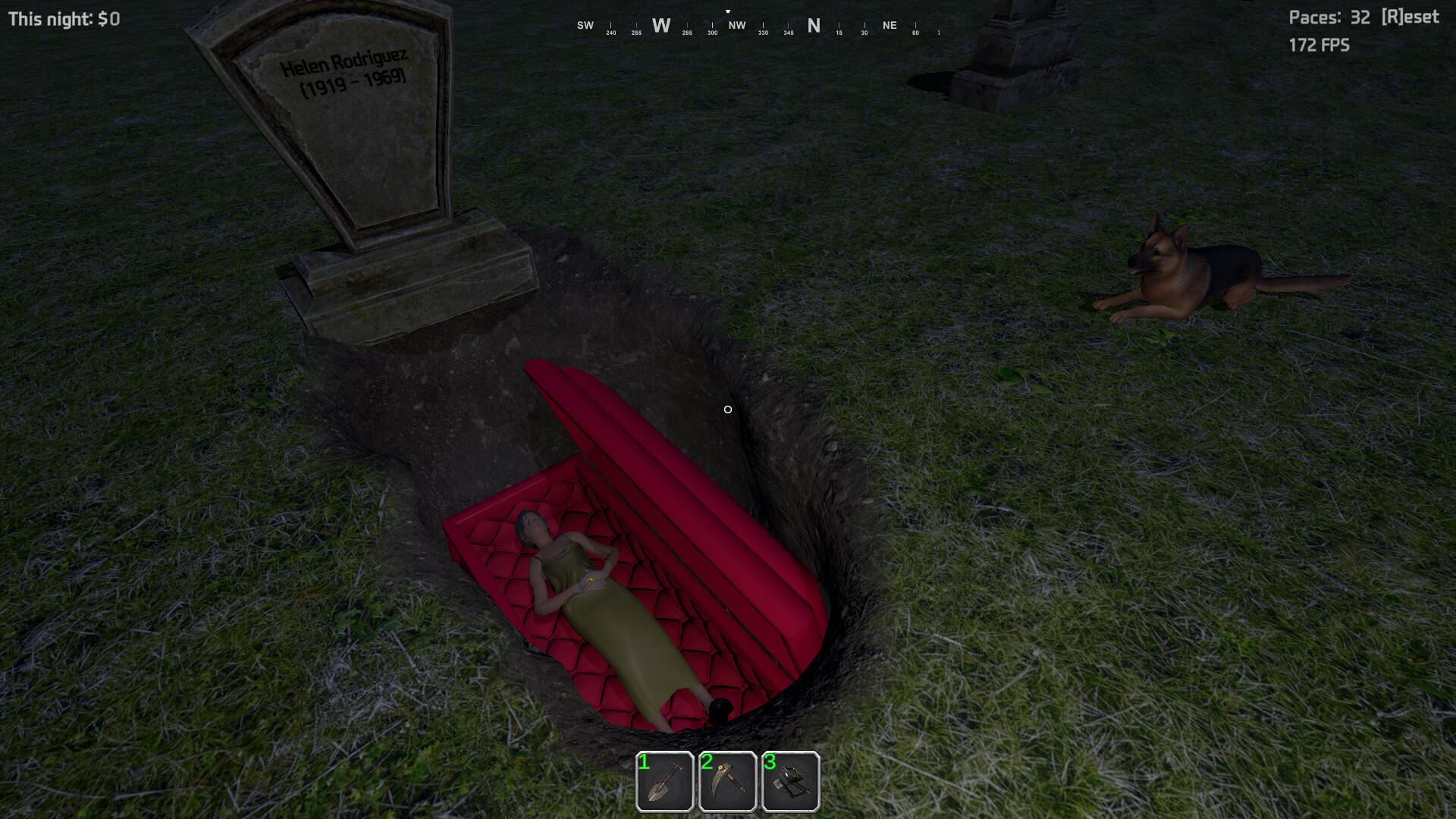Click the green number 3 on the kit slot
This screenshot has width=1456, height=819.
pyautogui.click(x=770, y=764)
